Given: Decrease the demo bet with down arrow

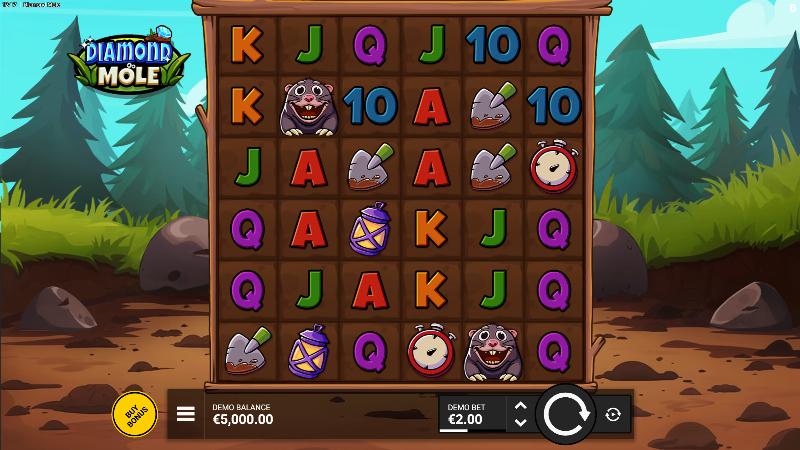Looking at the screenshot, I should [519, 422].
